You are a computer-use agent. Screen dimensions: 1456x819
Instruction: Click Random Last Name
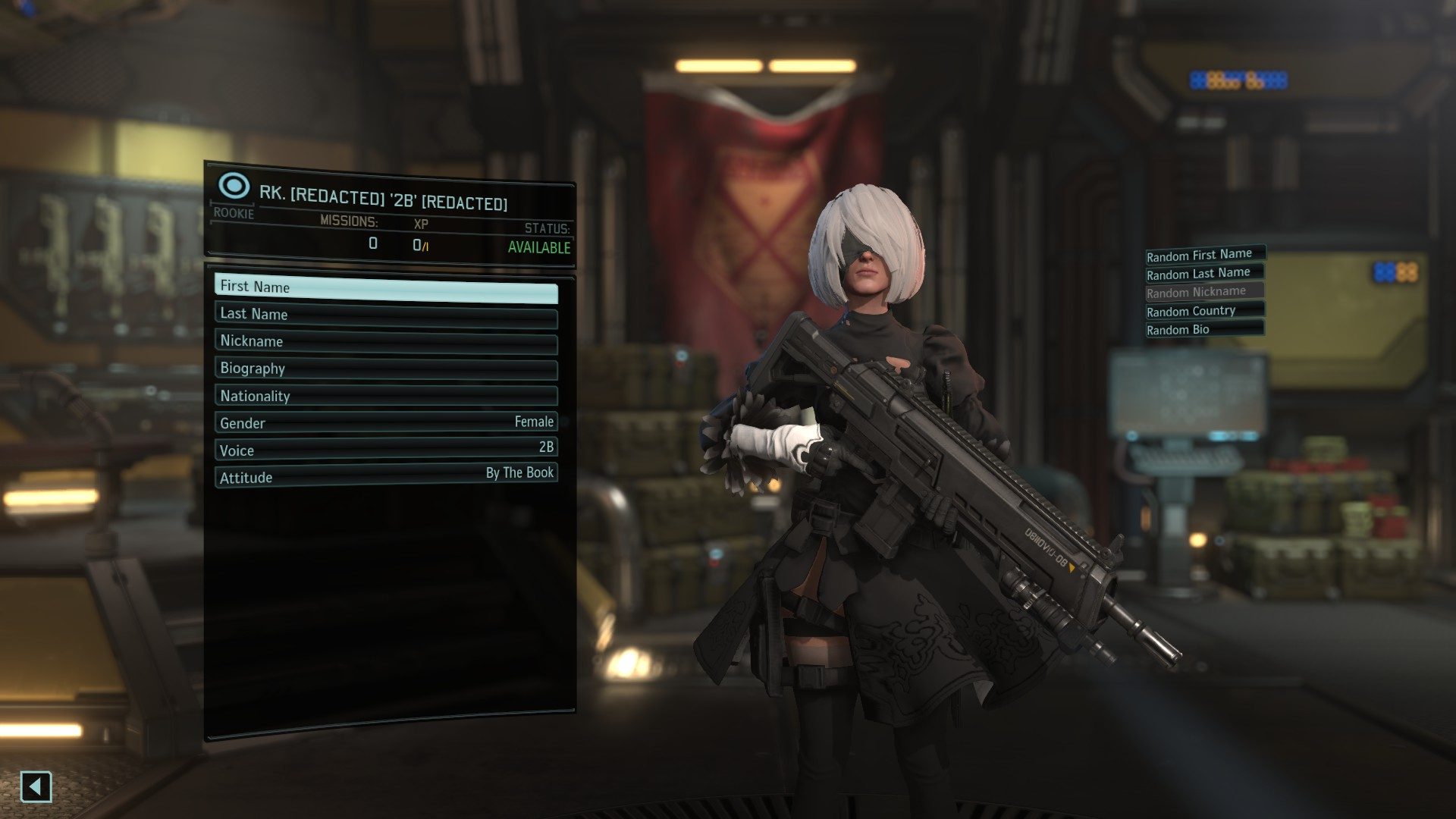click(1200, 273)
